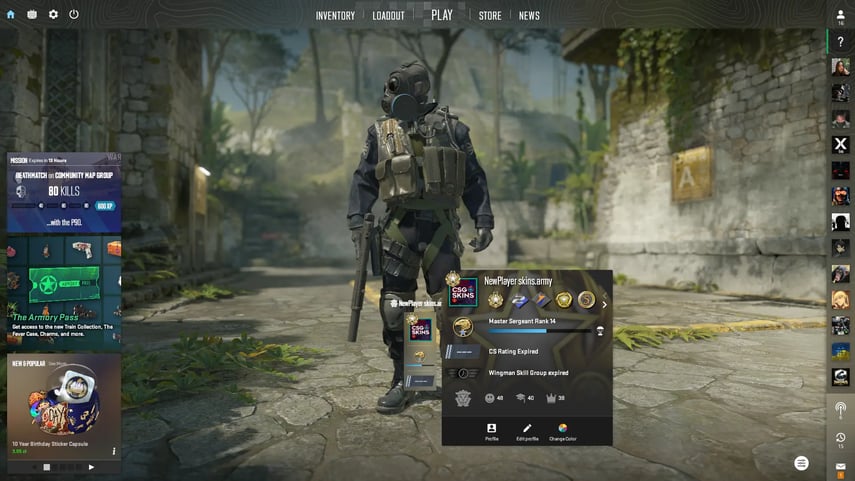Viewport: 855px width, 481px height.
Task: Open the recent teammates clock icon
Action: click(841, 438)
